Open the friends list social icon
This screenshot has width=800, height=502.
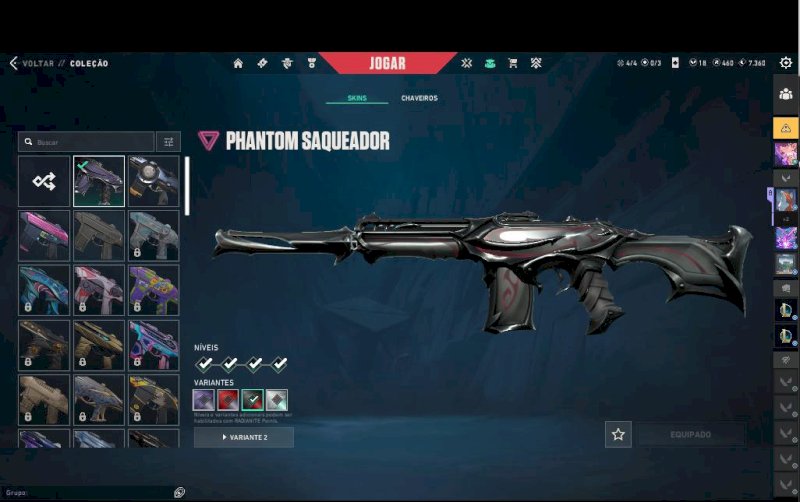(785, 94)
